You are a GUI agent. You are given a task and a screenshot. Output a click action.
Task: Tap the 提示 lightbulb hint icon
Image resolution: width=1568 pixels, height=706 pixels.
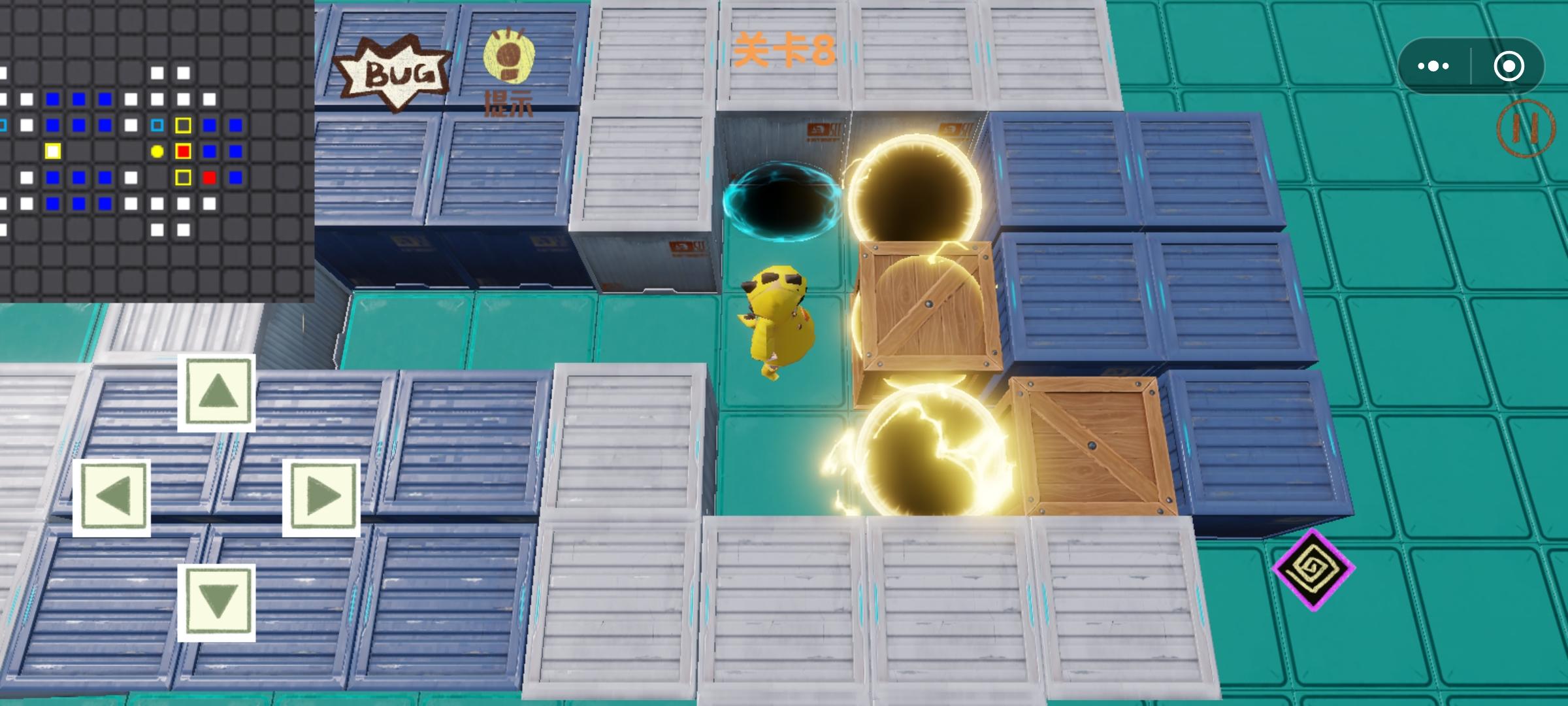pos(508,62)
